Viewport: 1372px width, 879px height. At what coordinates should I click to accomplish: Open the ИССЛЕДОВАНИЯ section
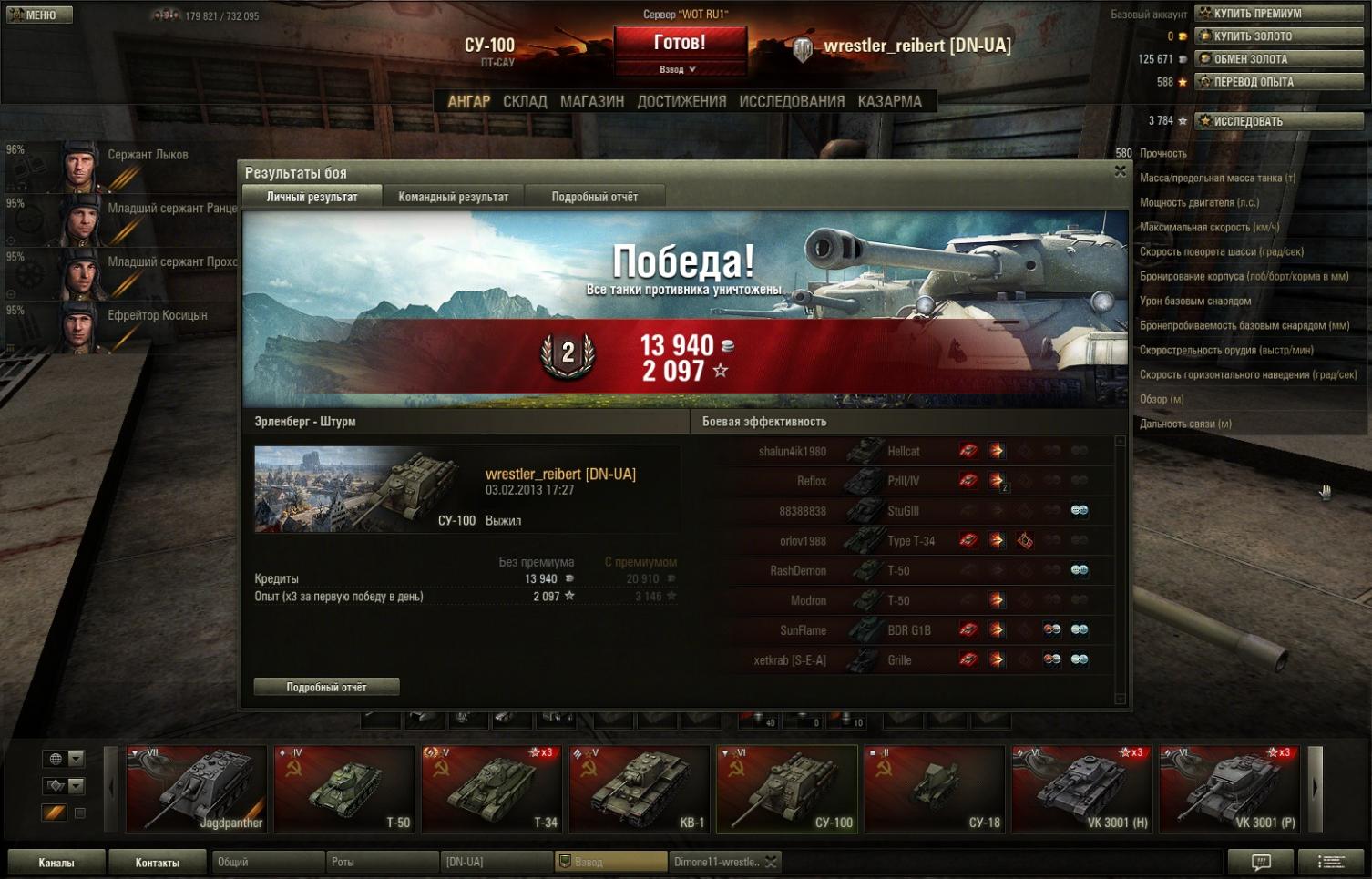coord(792,101)
